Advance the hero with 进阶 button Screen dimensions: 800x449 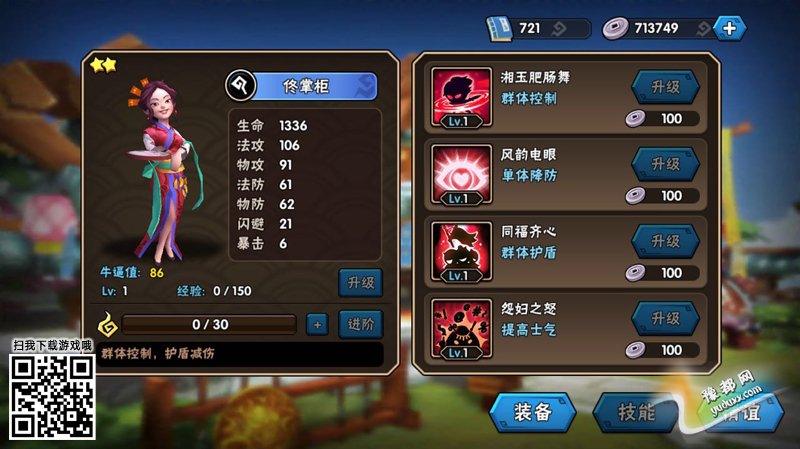[x=360, y=324]
